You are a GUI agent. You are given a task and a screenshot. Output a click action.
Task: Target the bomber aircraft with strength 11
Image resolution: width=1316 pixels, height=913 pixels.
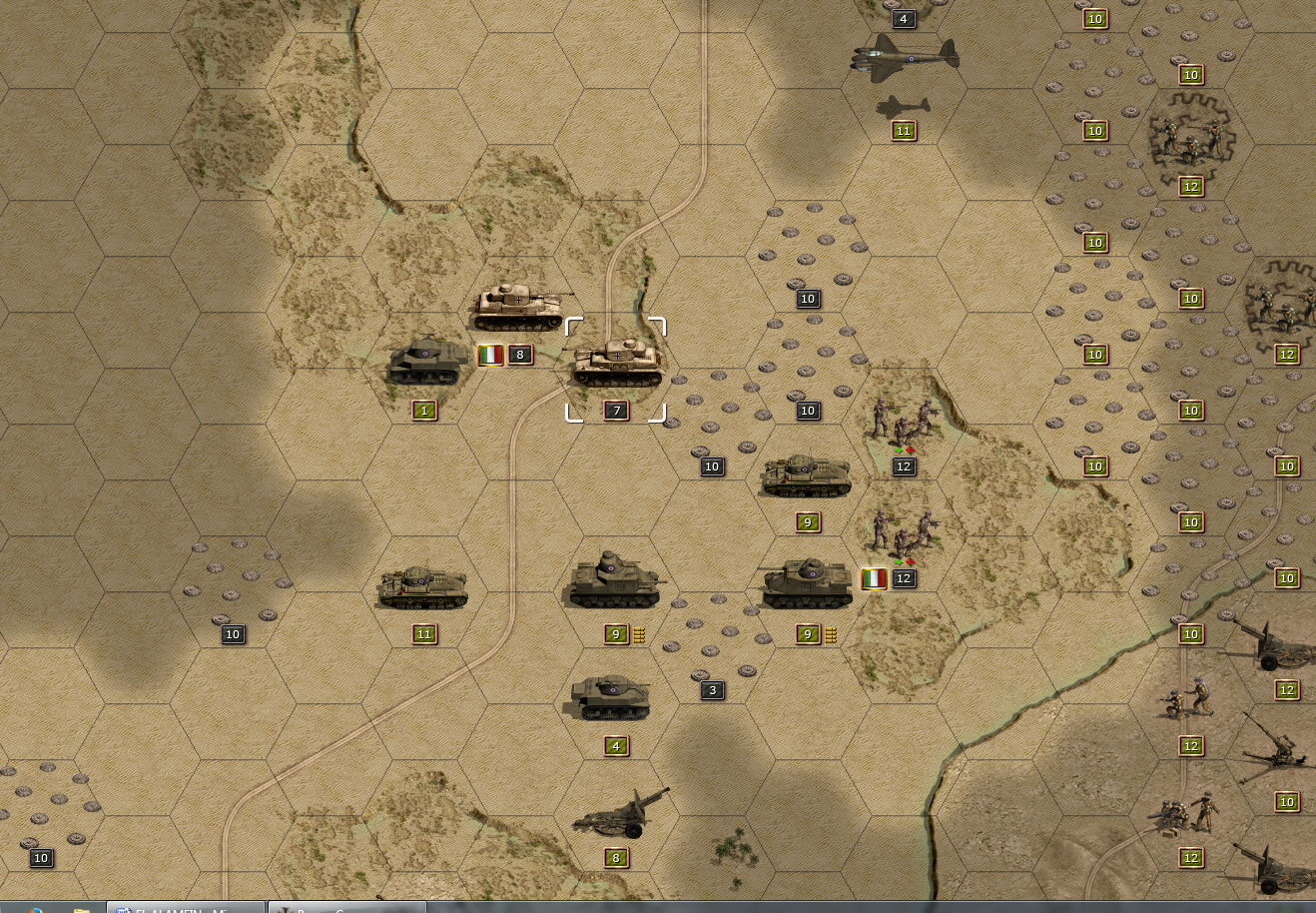[903, 60]
